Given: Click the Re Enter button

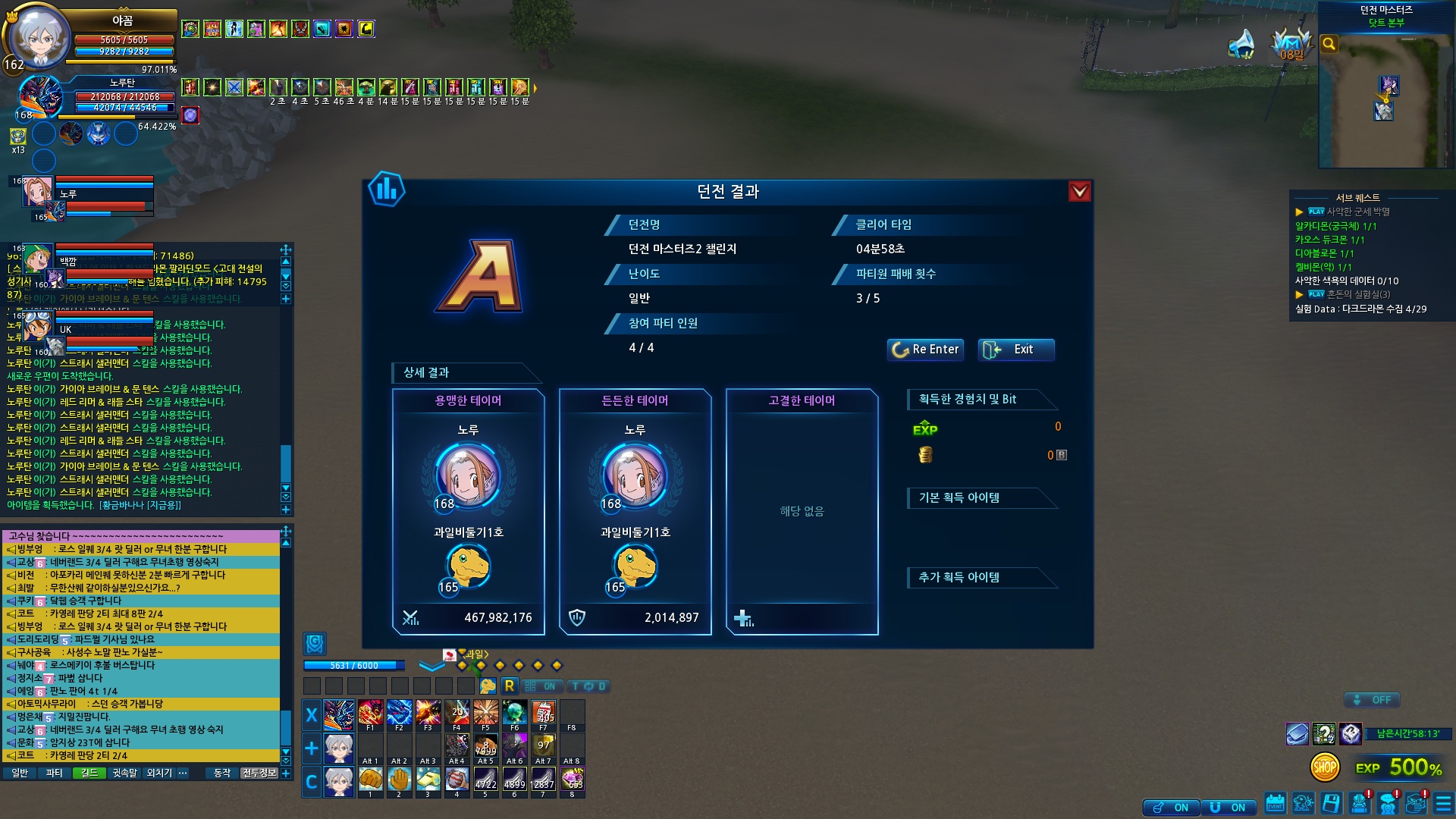Looking at the screenshot, I should [x=925, y=349].
